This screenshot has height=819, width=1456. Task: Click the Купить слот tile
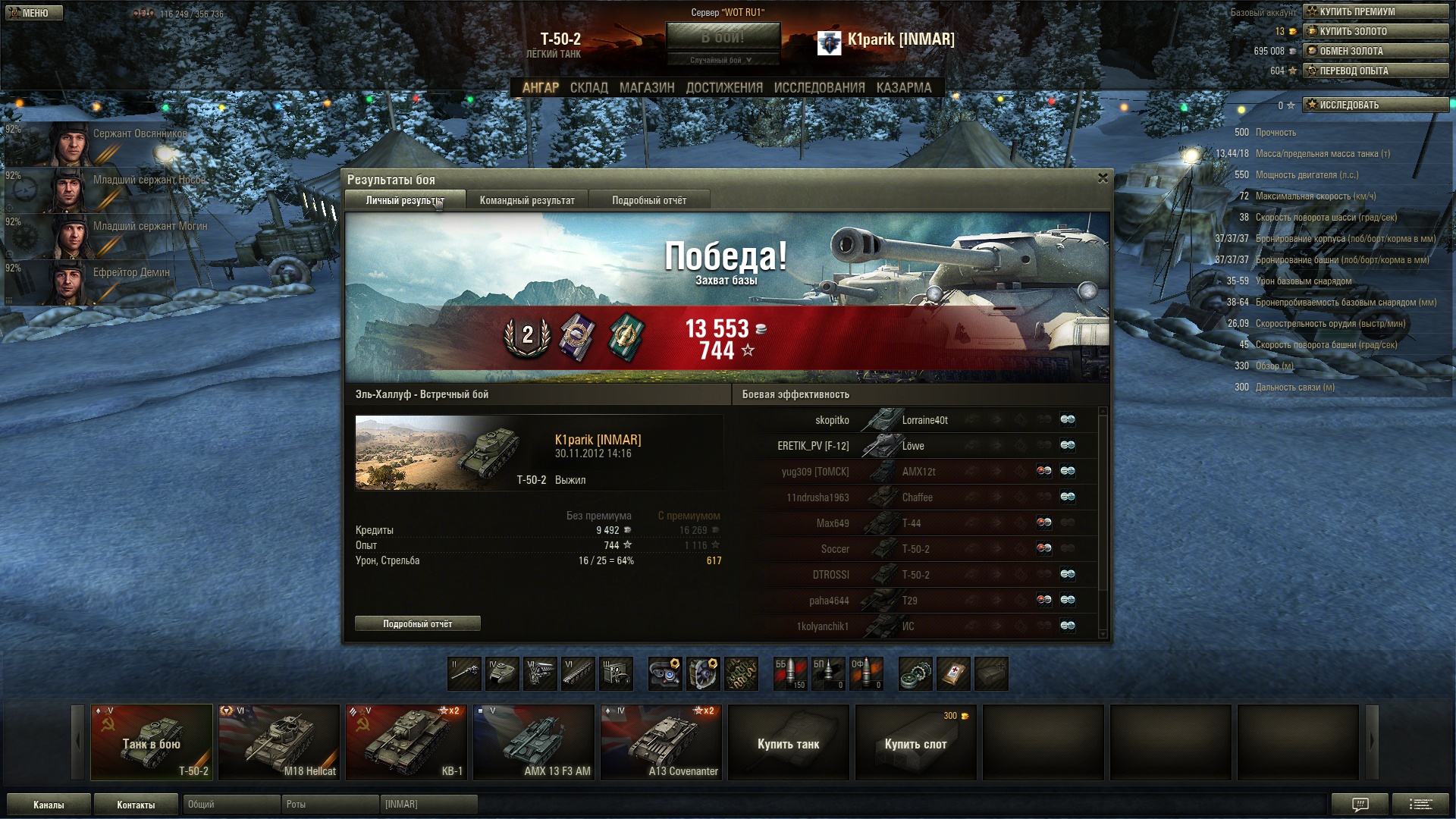coord(915,743)
